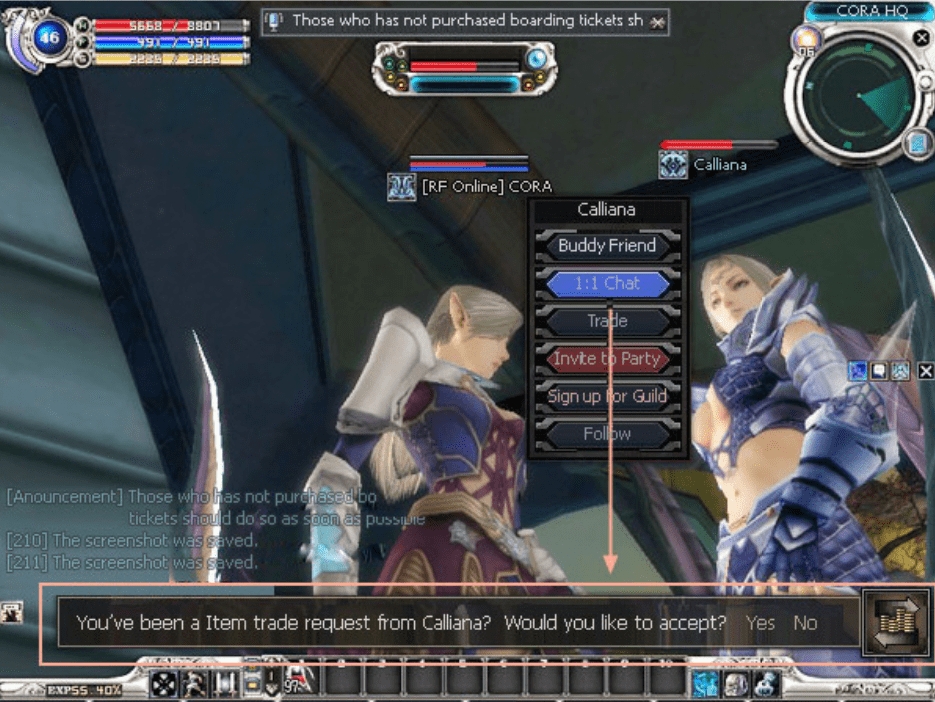
Task: Accept the trade request with Yes
Action: point(760,623)
